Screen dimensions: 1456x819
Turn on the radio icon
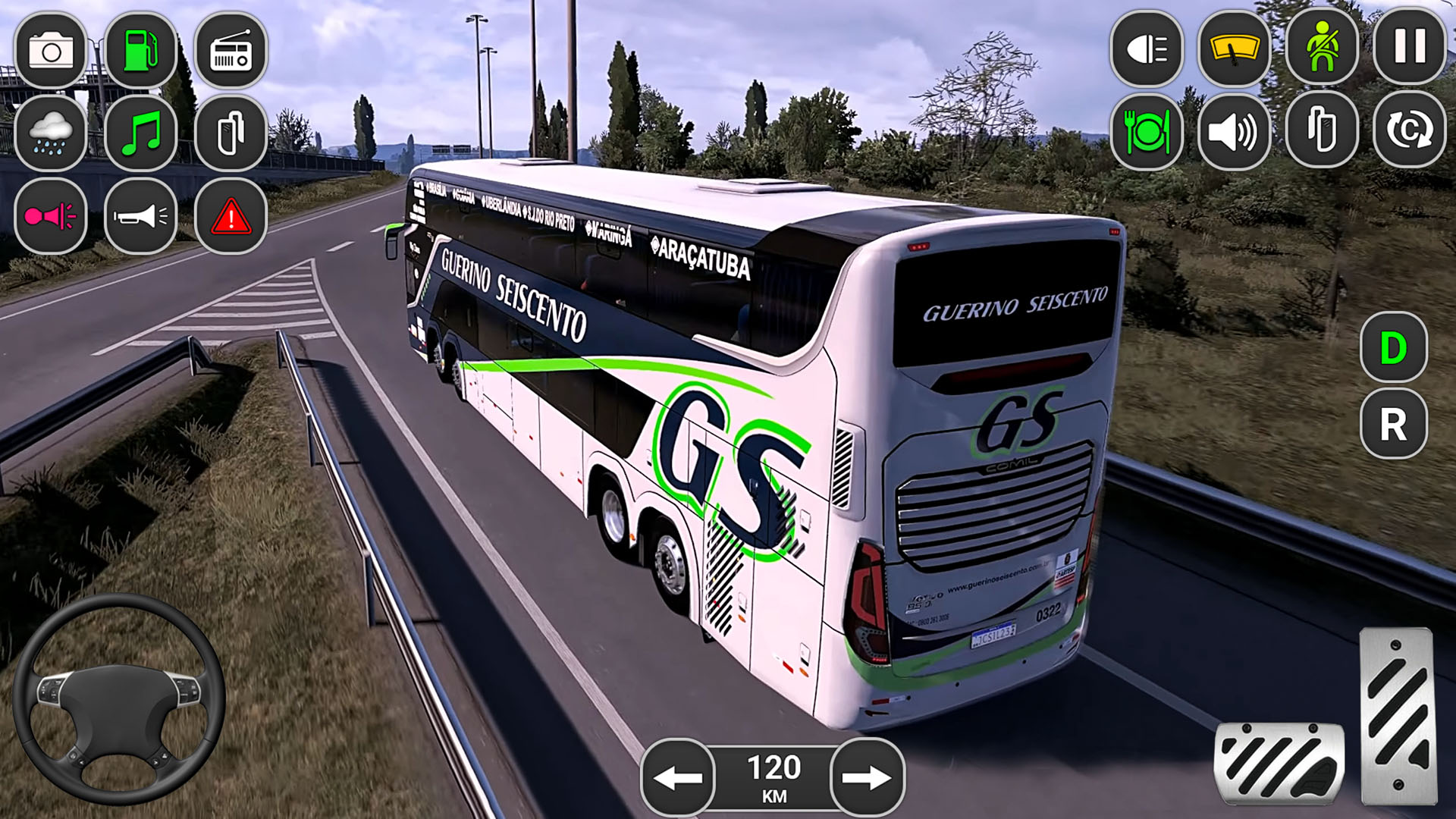coord(231,52)
